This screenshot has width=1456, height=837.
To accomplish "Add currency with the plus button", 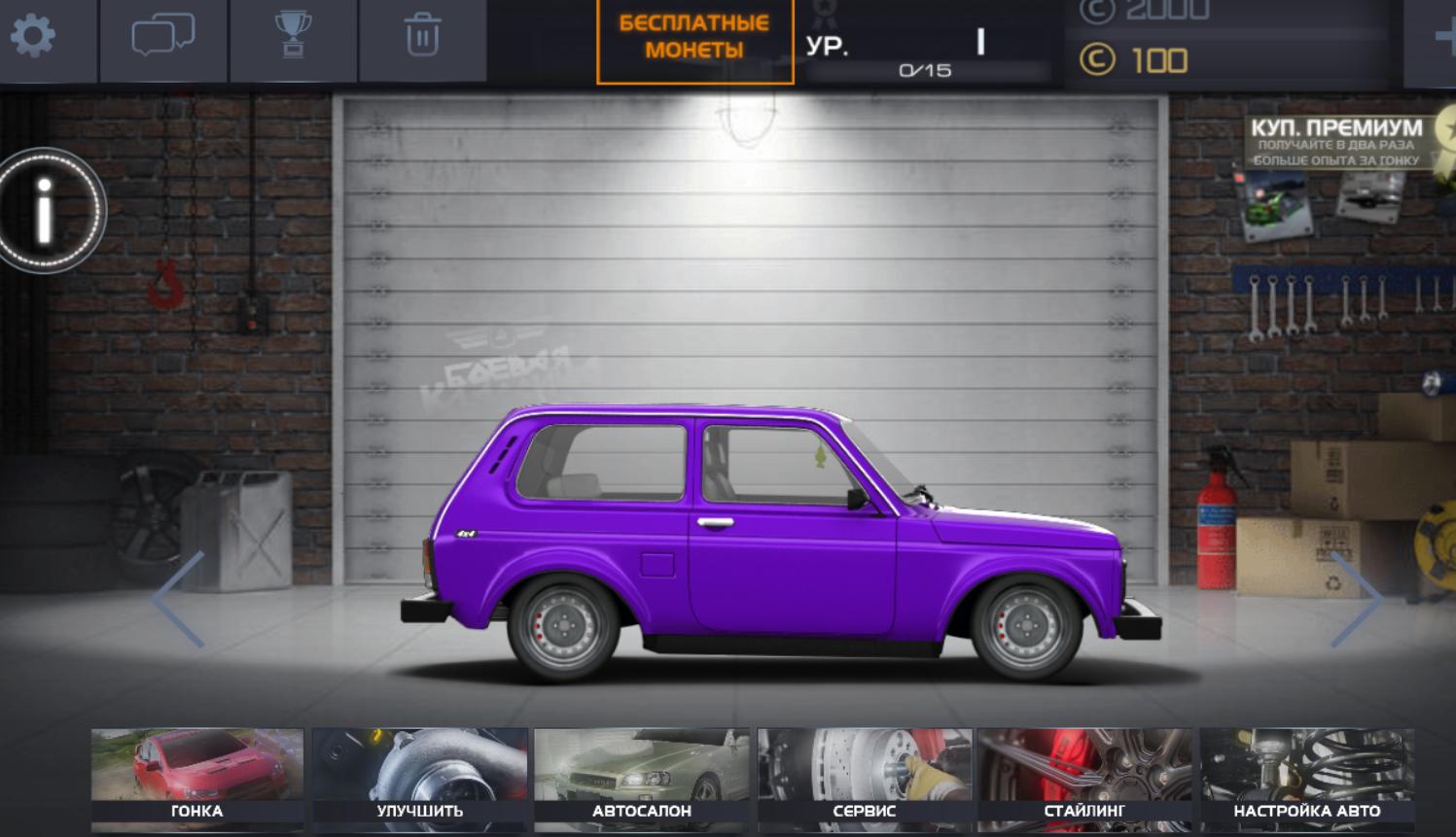I will point(1445,37).
